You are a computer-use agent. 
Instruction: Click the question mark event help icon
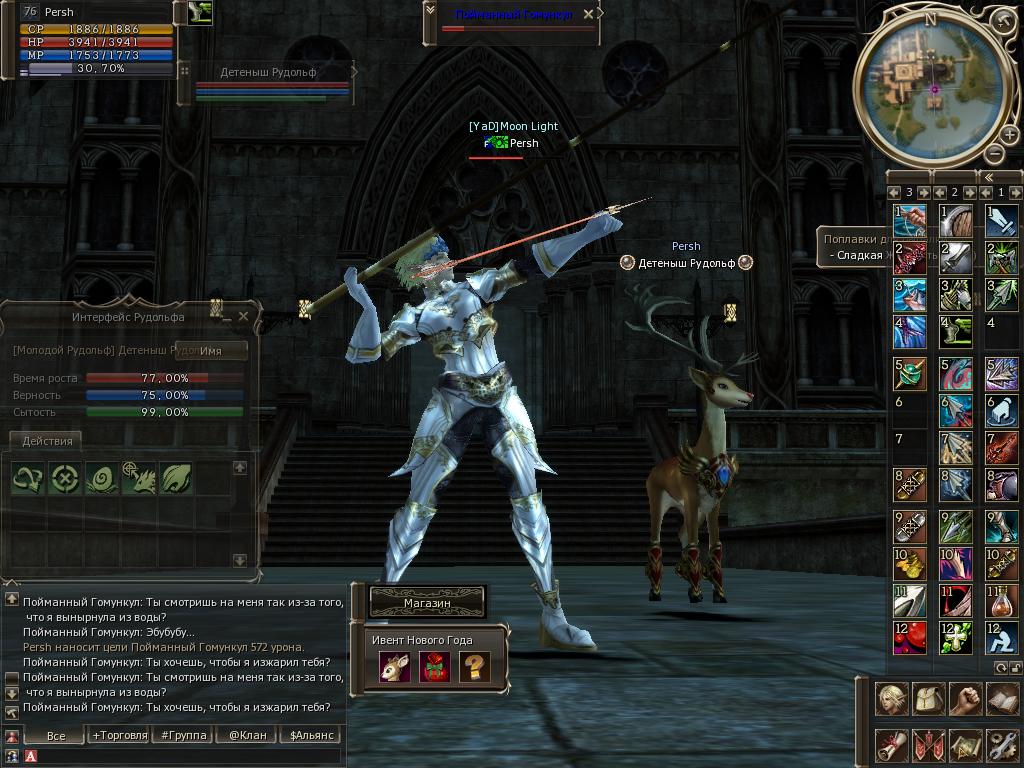[x=474, y=667]
